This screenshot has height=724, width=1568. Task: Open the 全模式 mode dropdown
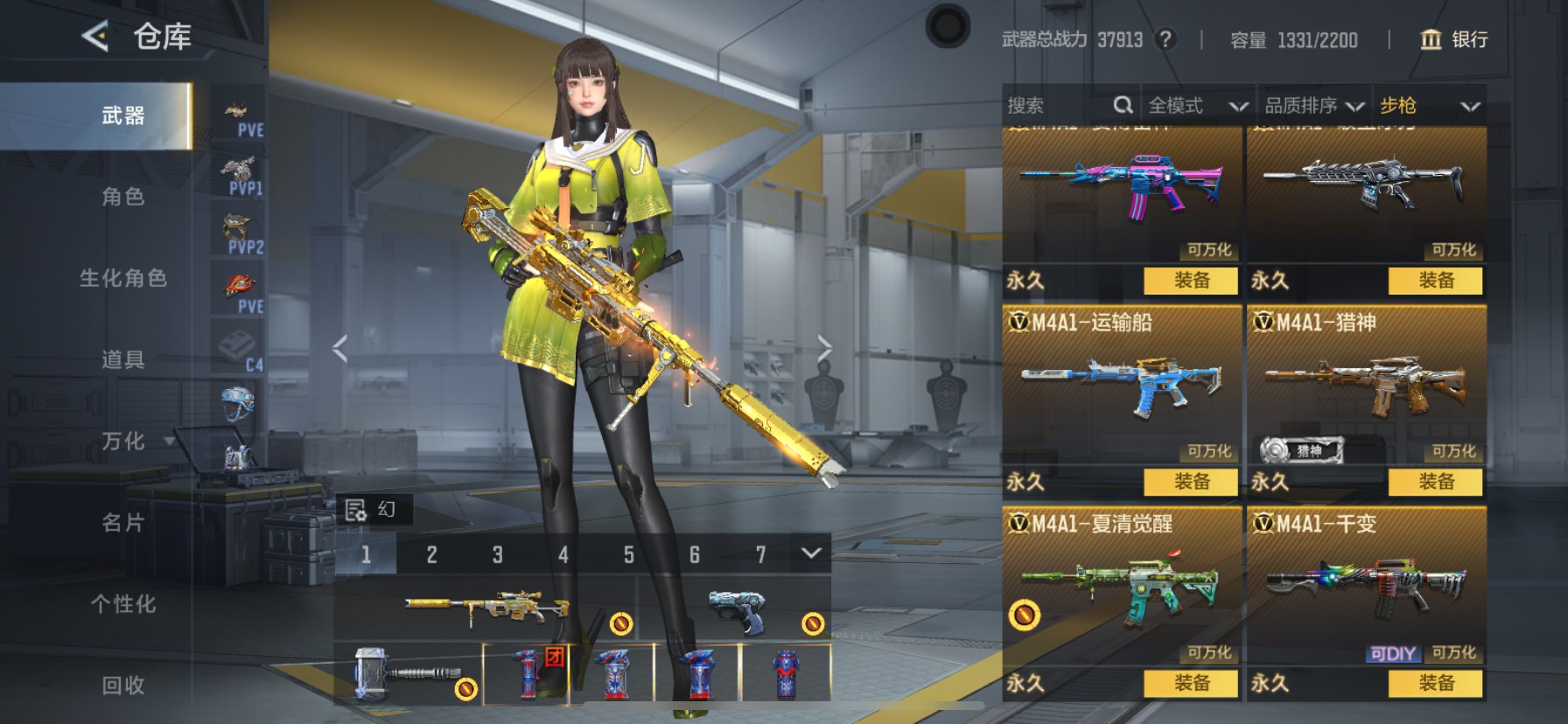[x=1197, y=106]
